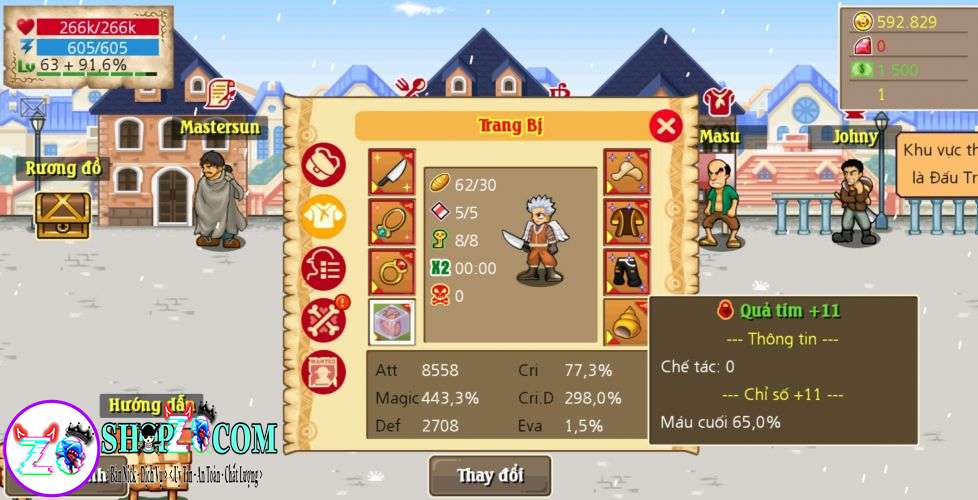Select the brown coat armor slot

pos(627,222)
